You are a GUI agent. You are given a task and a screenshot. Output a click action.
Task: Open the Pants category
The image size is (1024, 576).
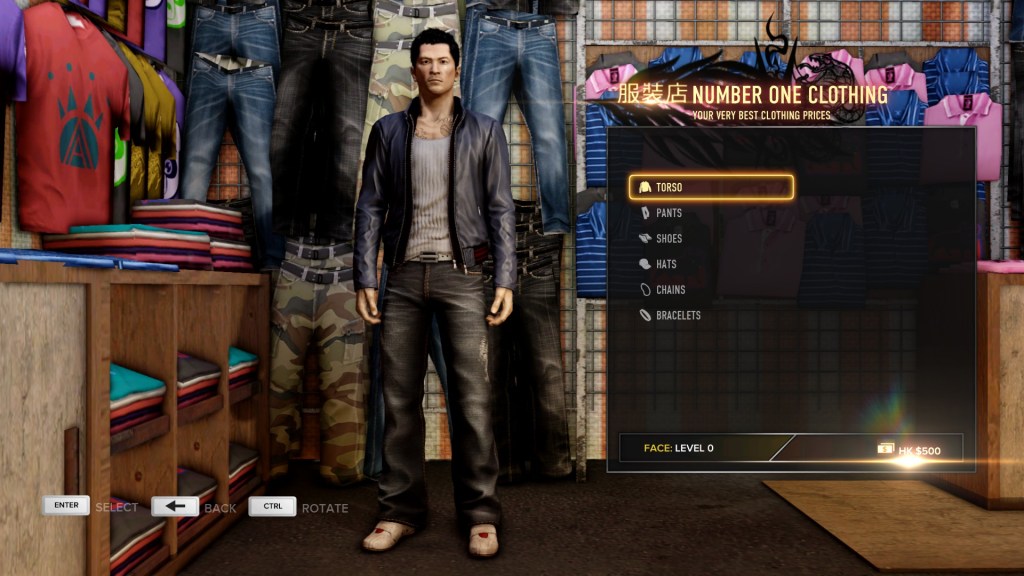coord(669,213)
